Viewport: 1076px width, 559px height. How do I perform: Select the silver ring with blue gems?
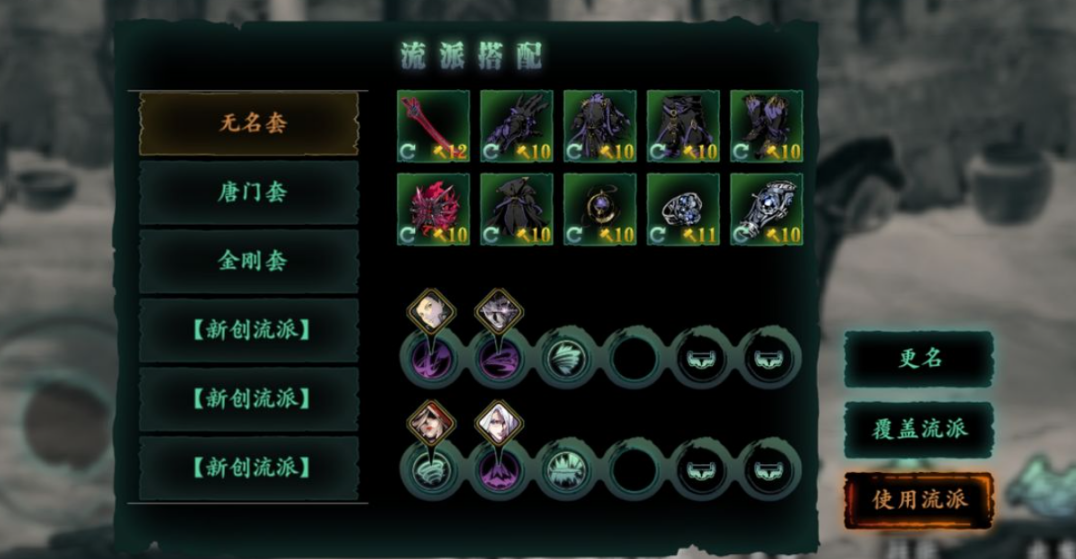[x=682, y=210]
